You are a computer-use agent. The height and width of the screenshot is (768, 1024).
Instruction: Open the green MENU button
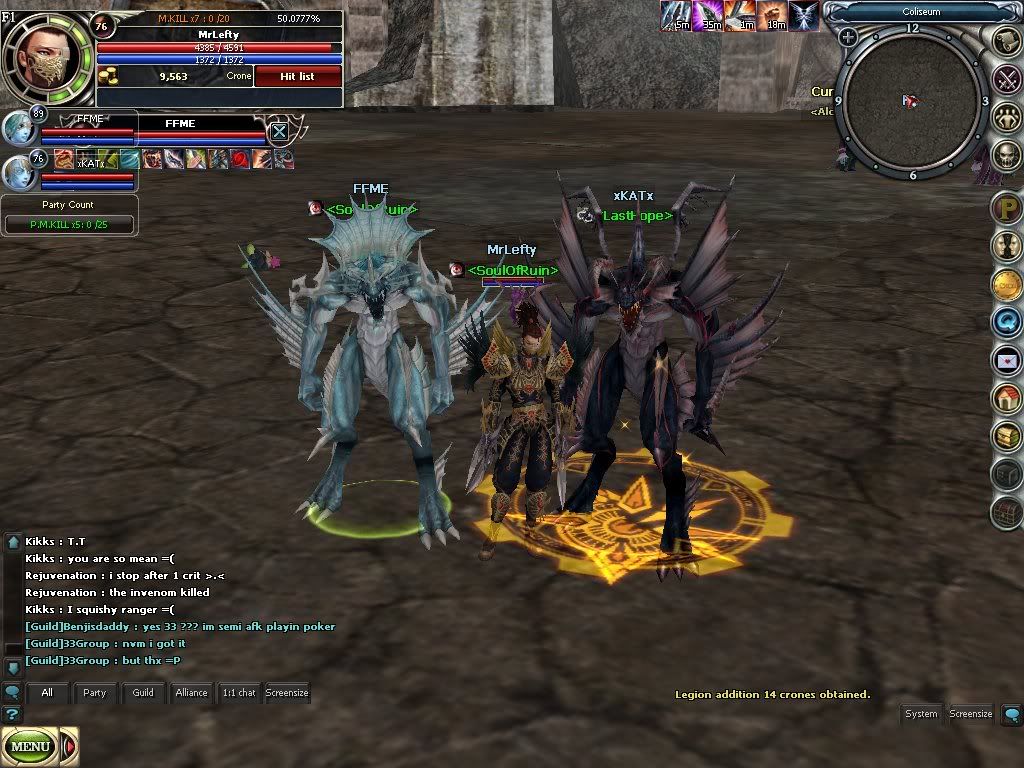coord(30,746)
